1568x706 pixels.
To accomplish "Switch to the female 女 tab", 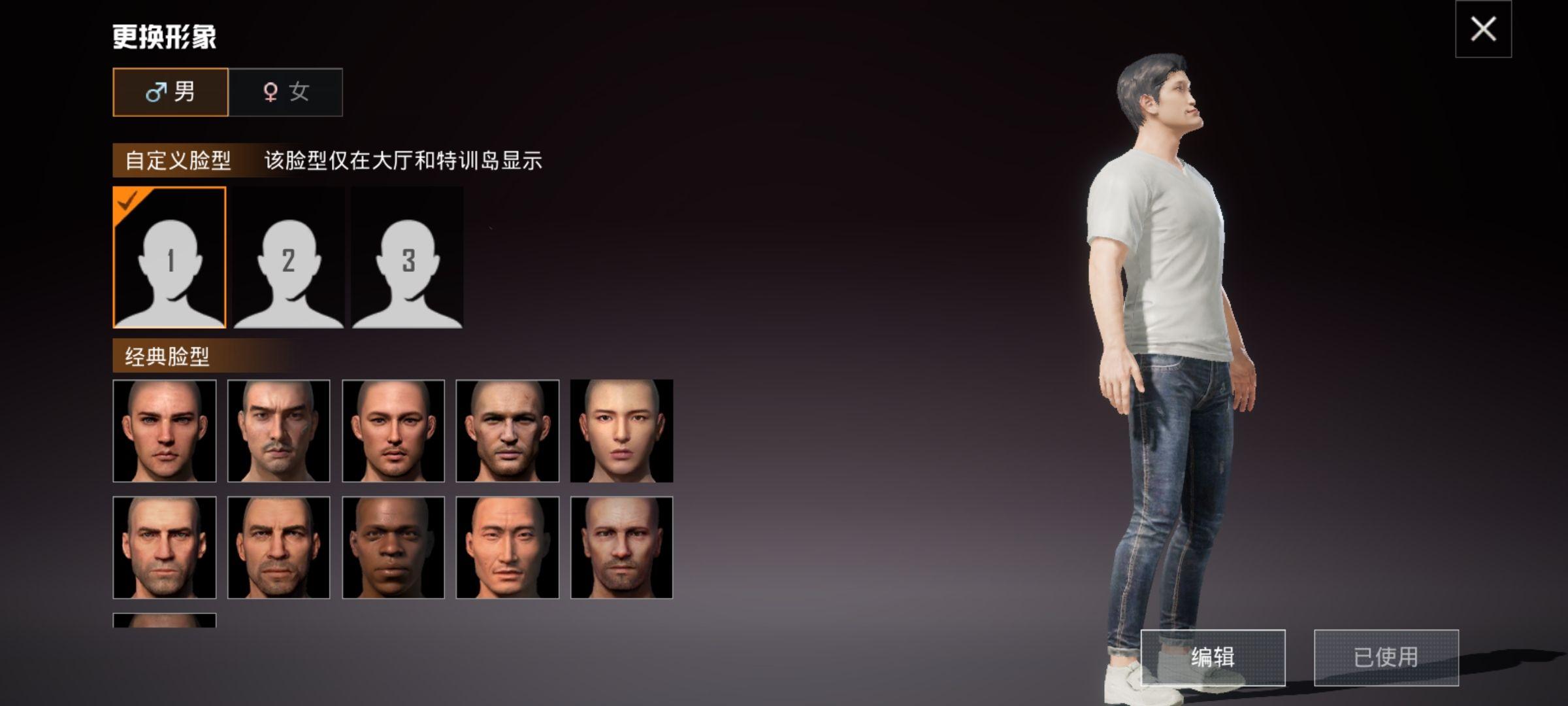I will click(x=286, y=92).
